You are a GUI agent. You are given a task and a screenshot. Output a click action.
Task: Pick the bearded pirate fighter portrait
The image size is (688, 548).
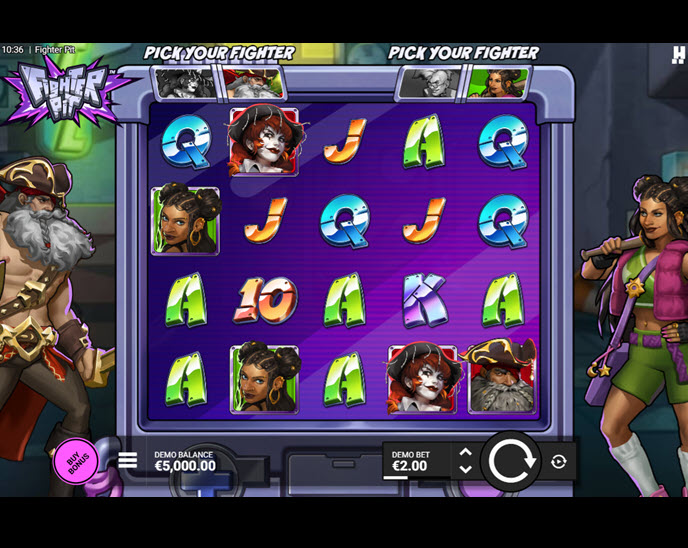(254, 83)
